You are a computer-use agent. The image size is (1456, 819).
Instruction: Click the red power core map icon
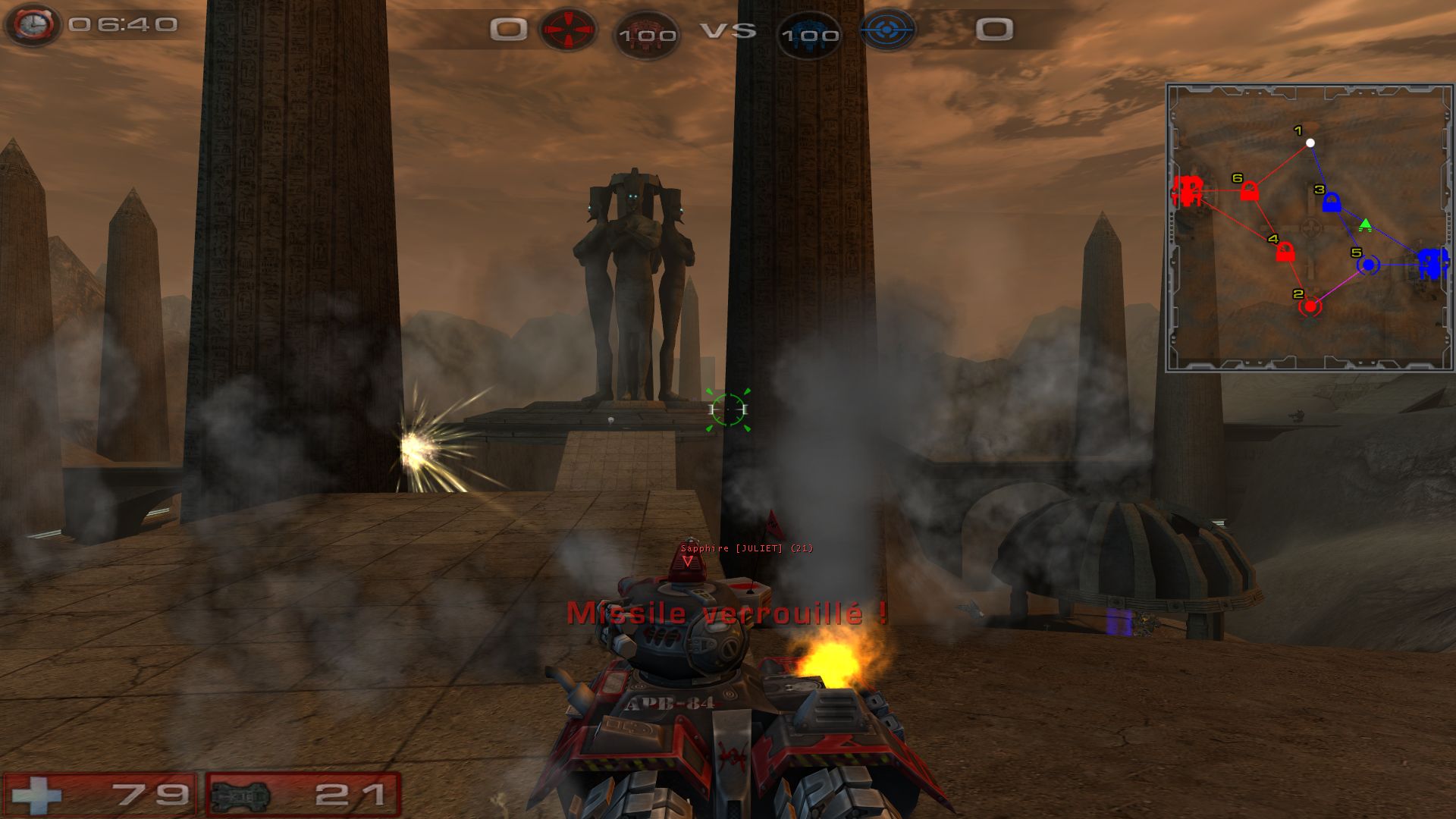[x=1188, y=190]
